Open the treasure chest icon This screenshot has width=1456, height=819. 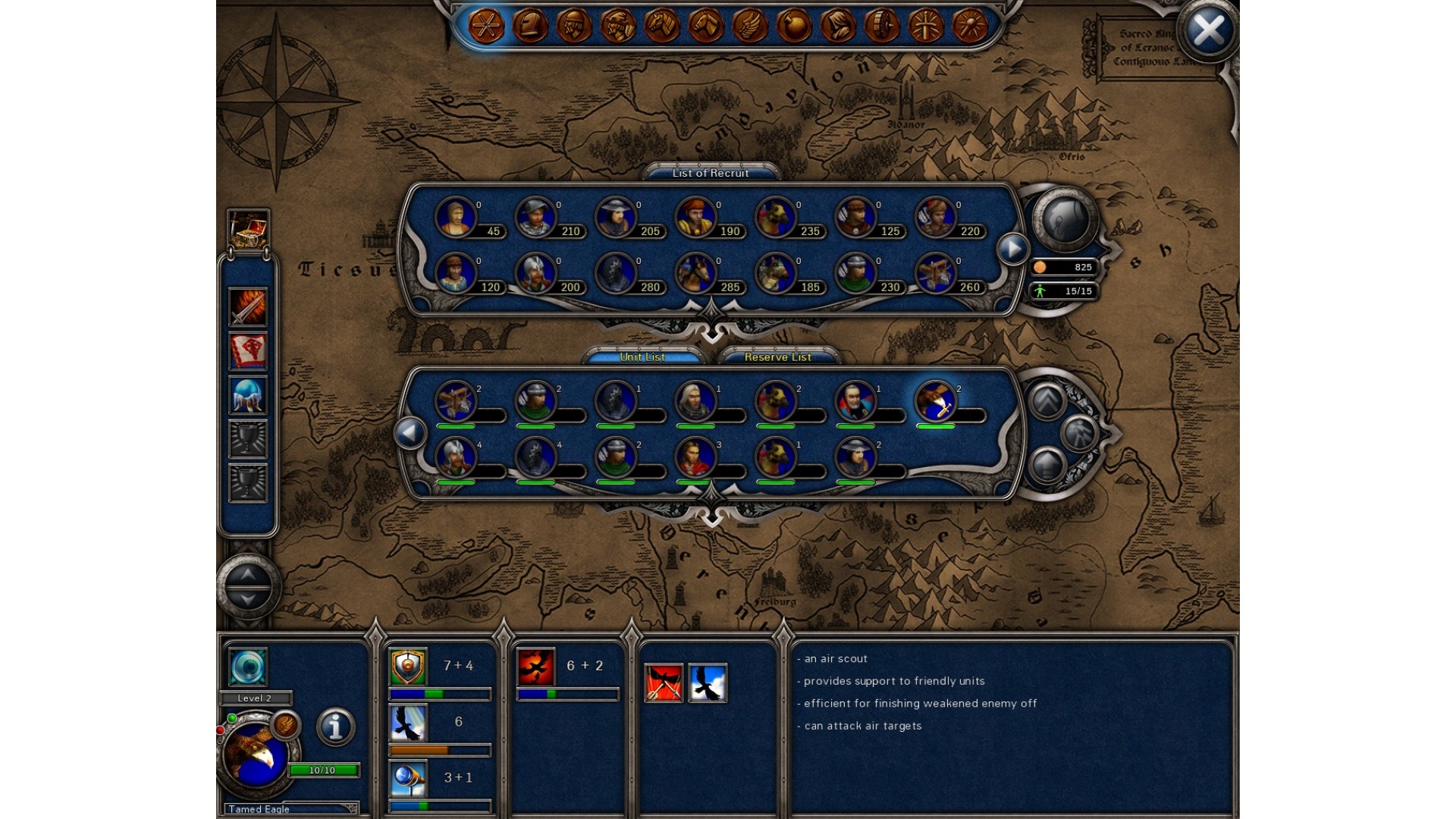coord(248,228)
